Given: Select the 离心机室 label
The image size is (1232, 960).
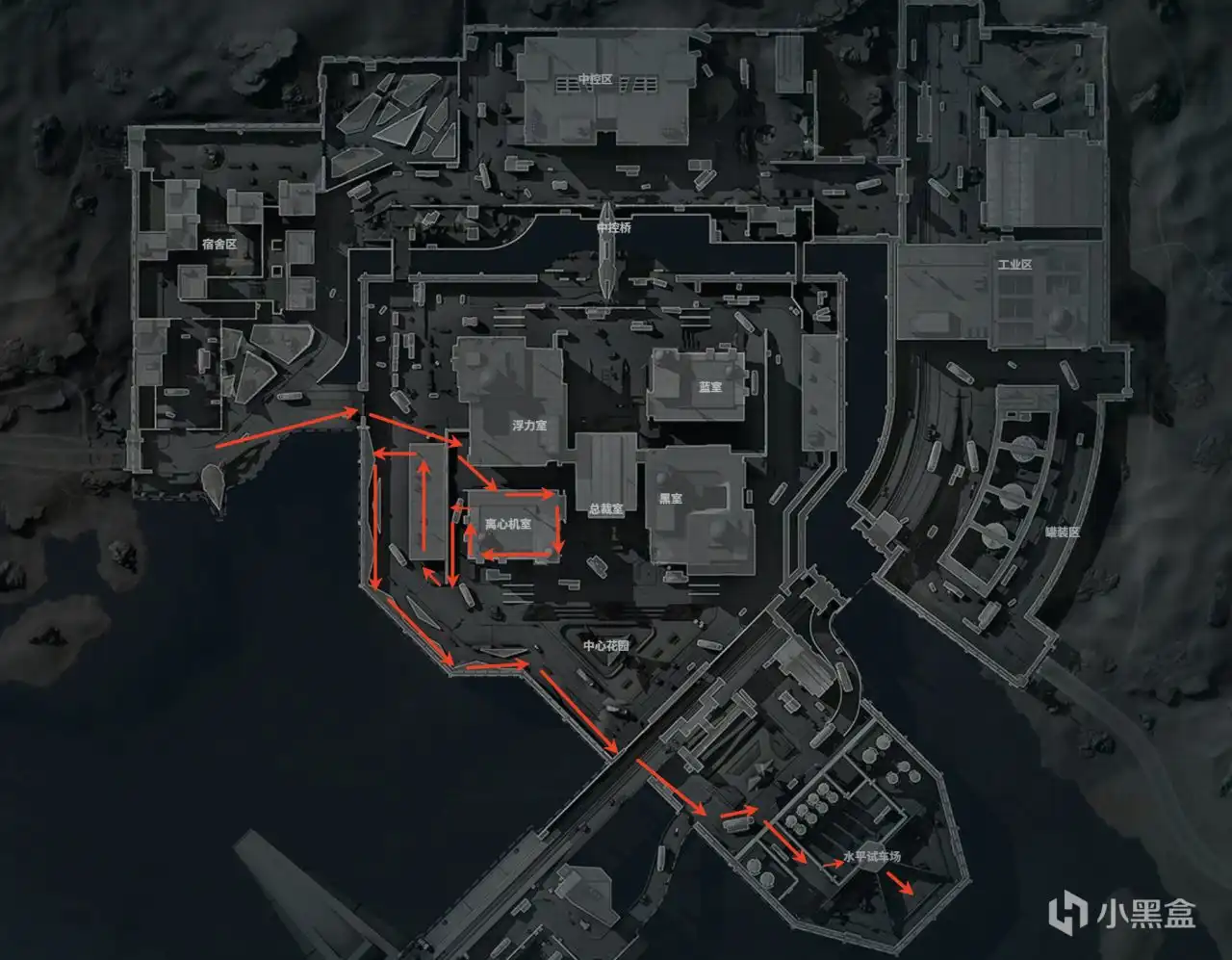Looking at the screenshot, I should (507, 524).
